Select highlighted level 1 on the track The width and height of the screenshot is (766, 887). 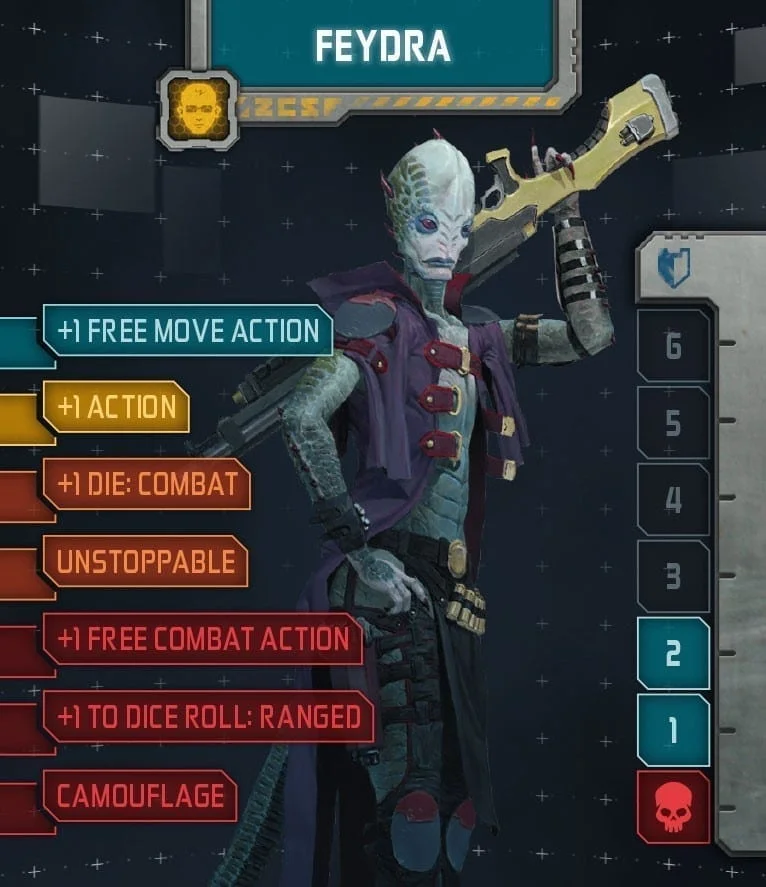coord(673,730)
